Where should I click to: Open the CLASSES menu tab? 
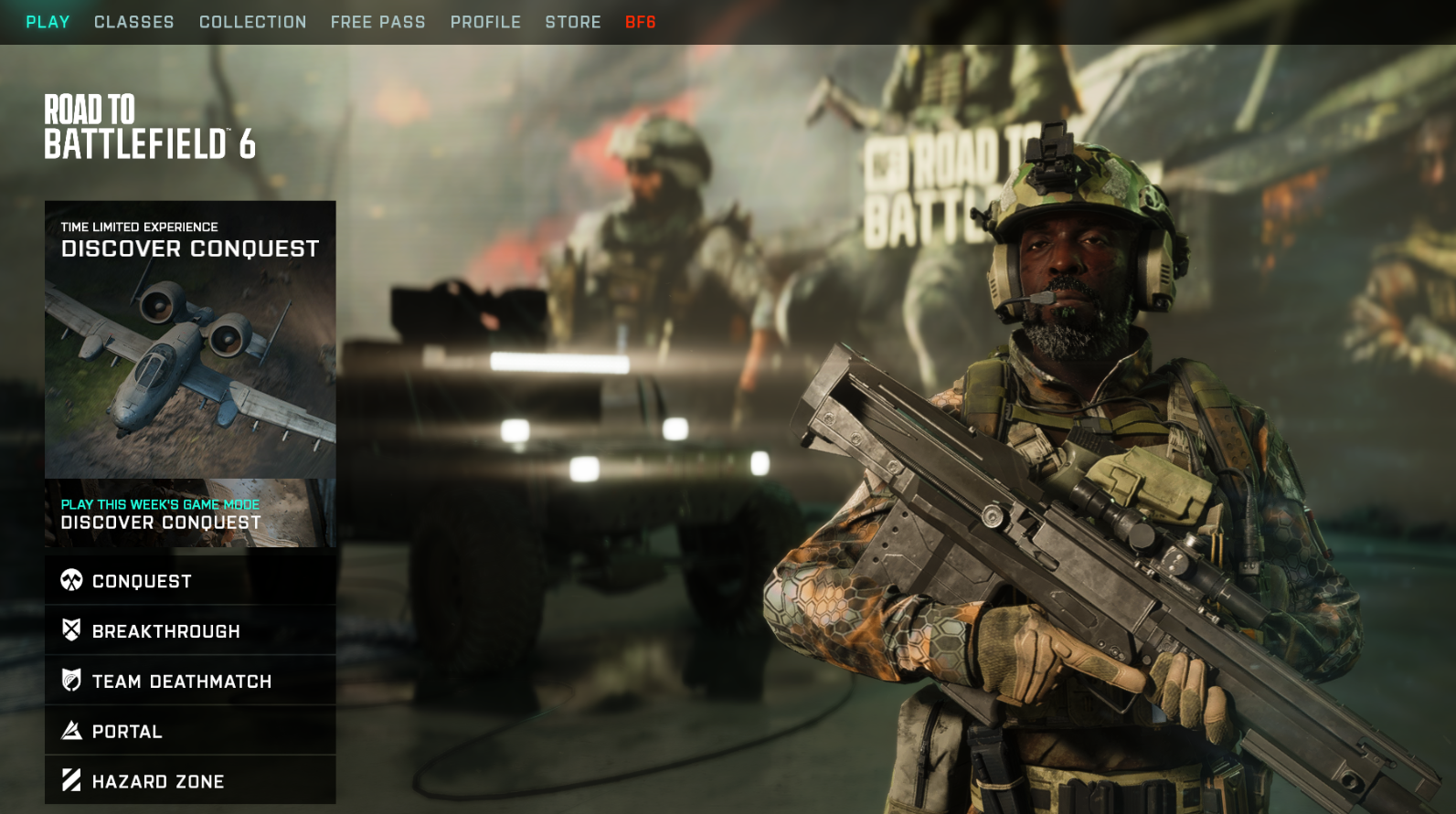pos(133,22)
